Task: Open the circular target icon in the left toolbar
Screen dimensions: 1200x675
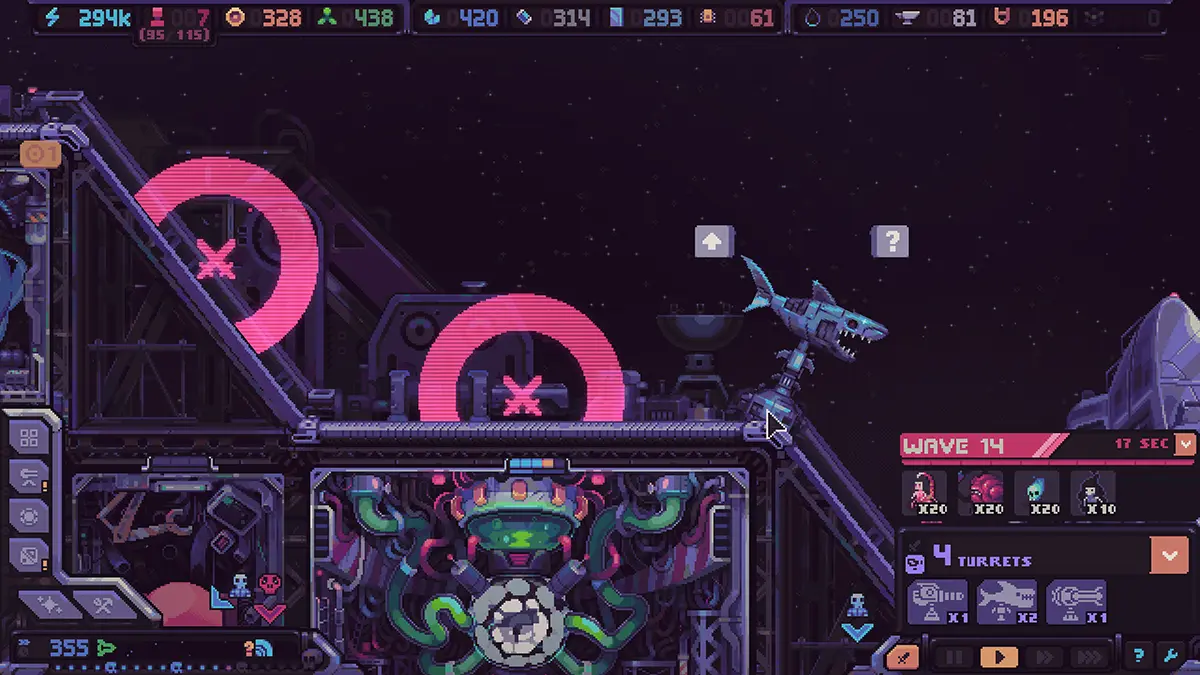Action: coord(29,515)
